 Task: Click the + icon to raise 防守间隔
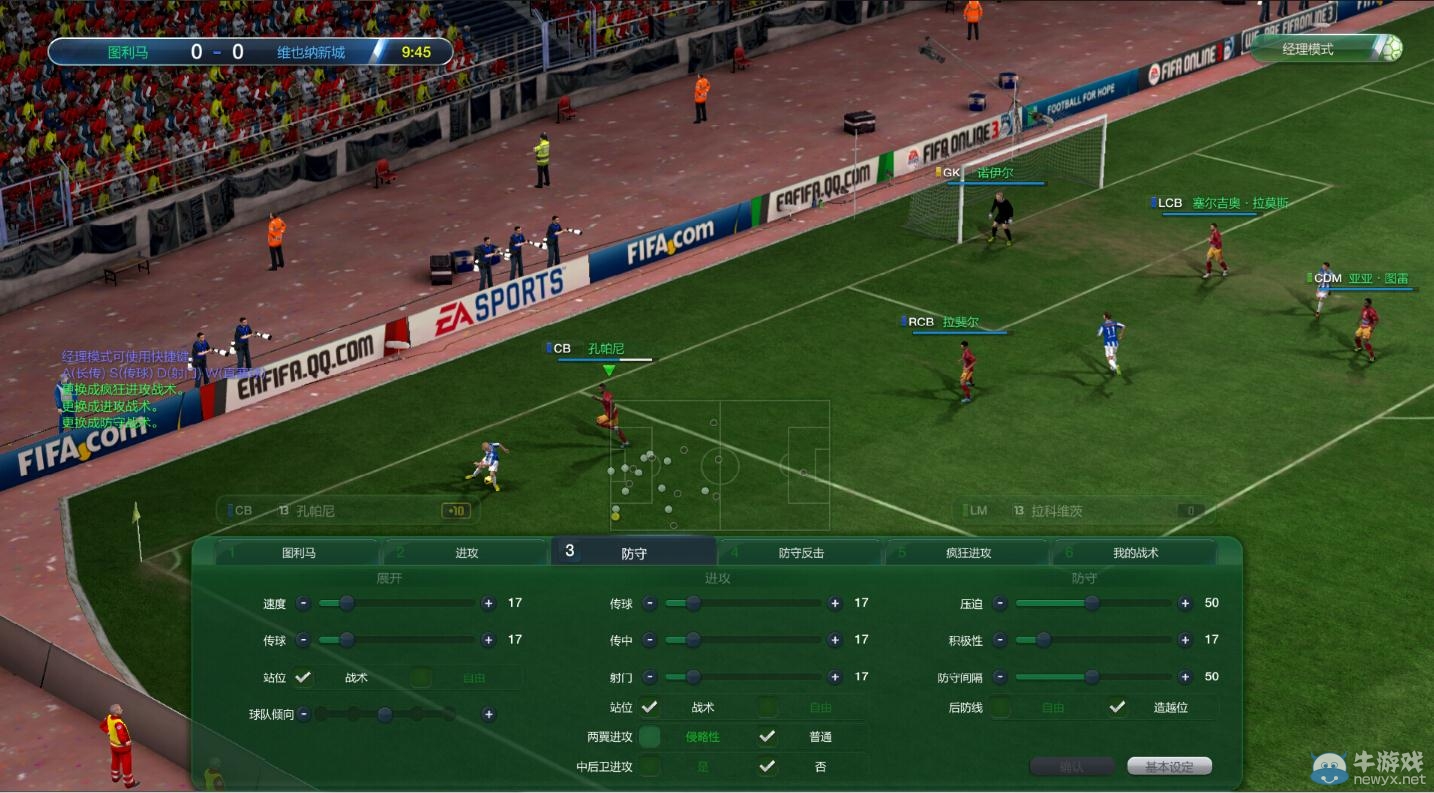pyautogui.click(x=1185, y=677)
